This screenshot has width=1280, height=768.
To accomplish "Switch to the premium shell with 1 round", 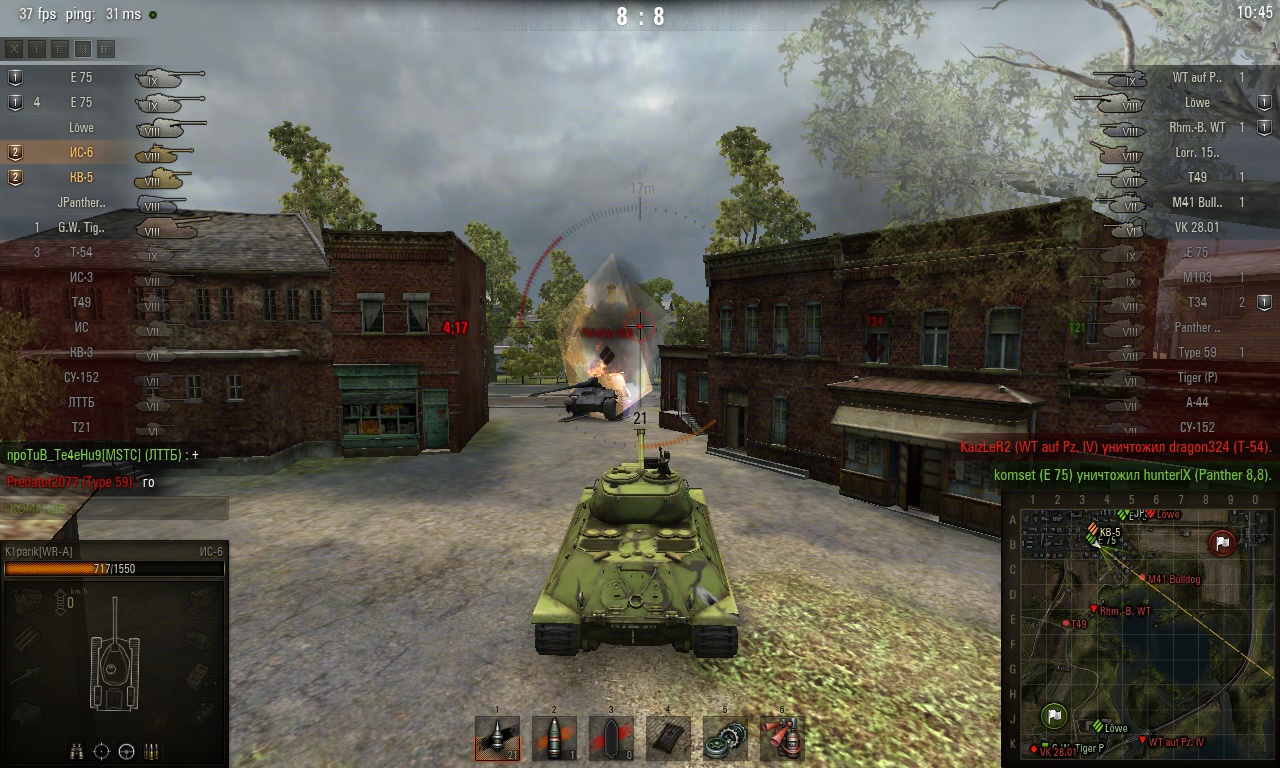I will pos(554,739).
